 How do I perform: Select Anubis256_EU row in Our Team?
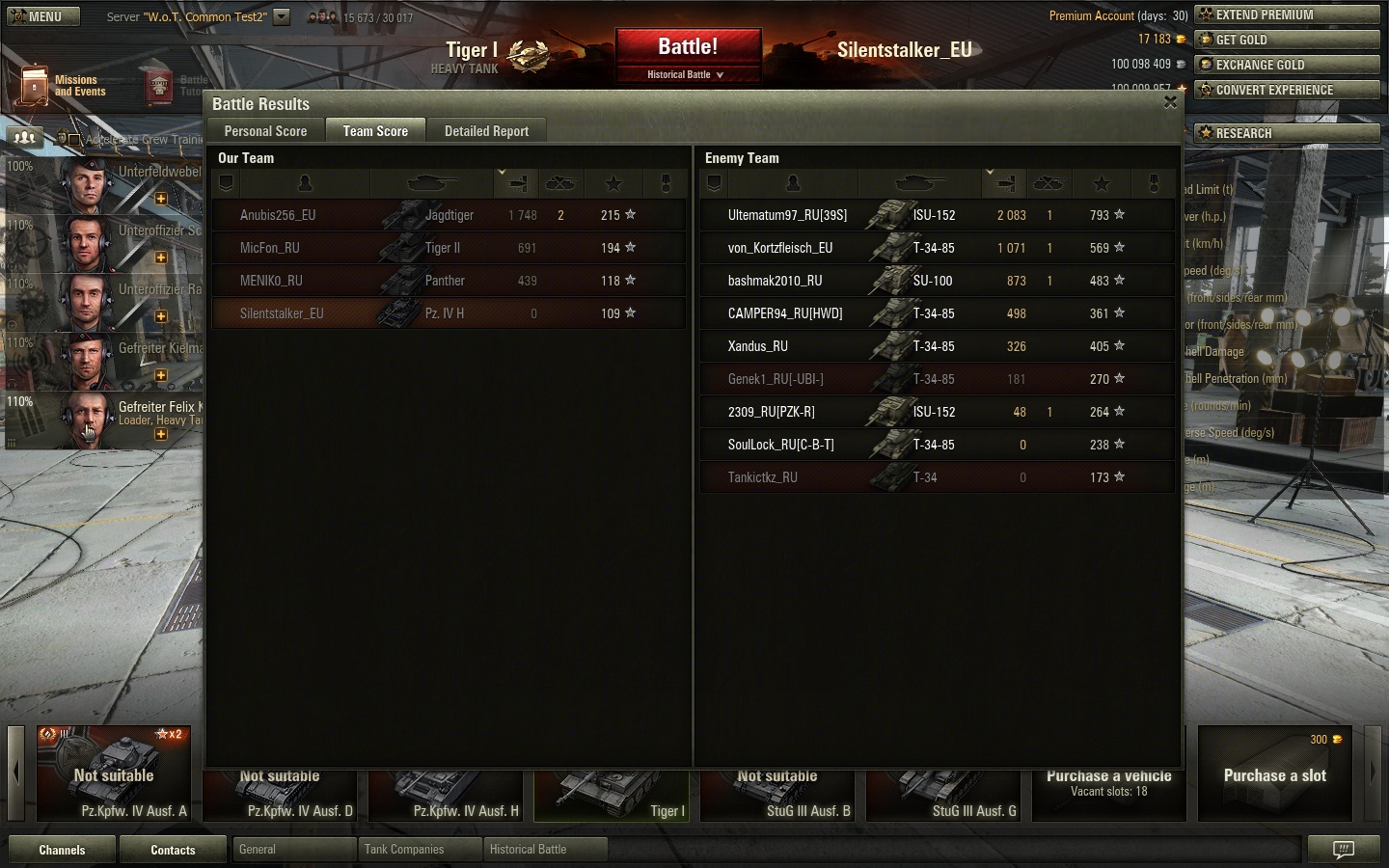[278, 215]
